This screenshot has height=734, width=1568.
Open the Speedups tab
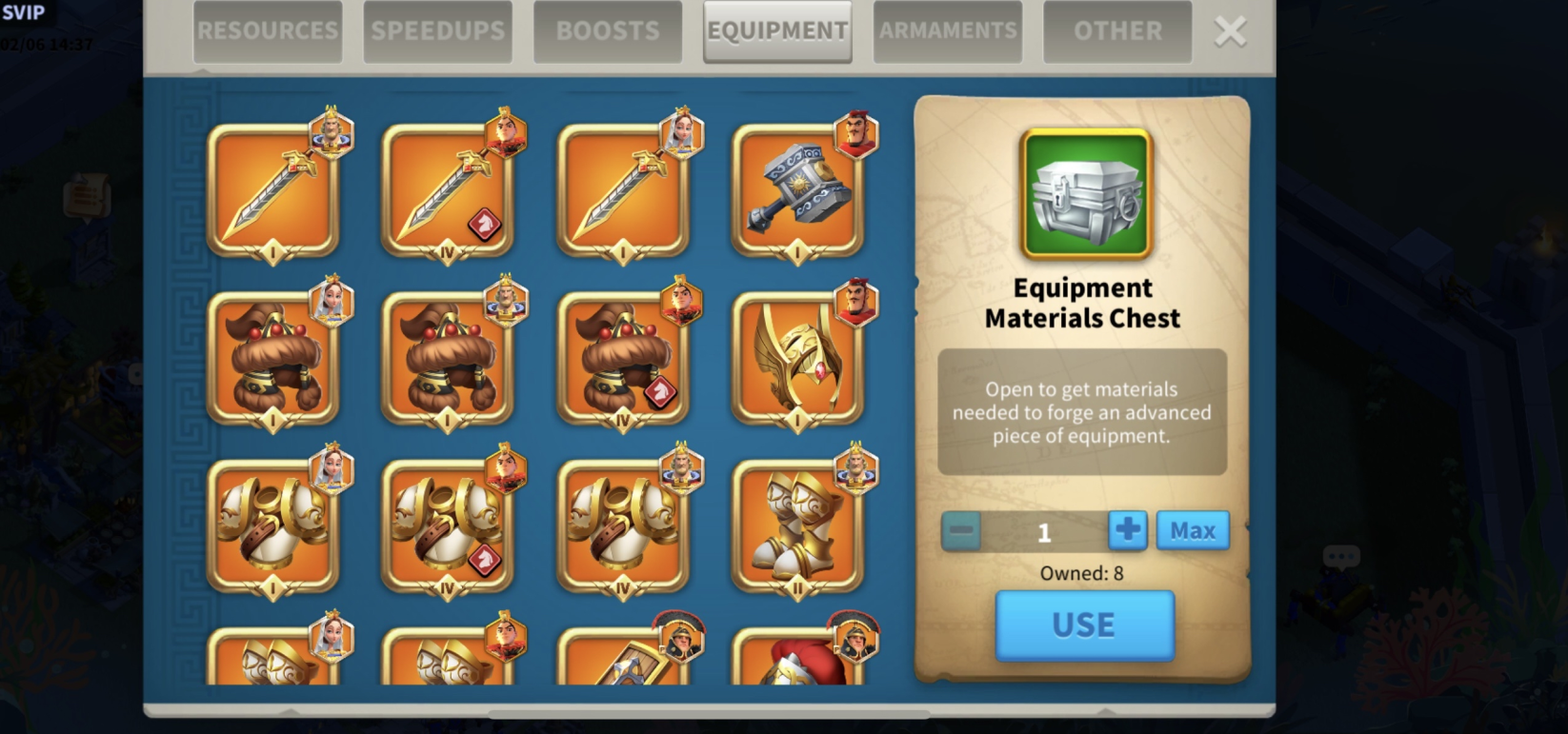coord(437,31)
